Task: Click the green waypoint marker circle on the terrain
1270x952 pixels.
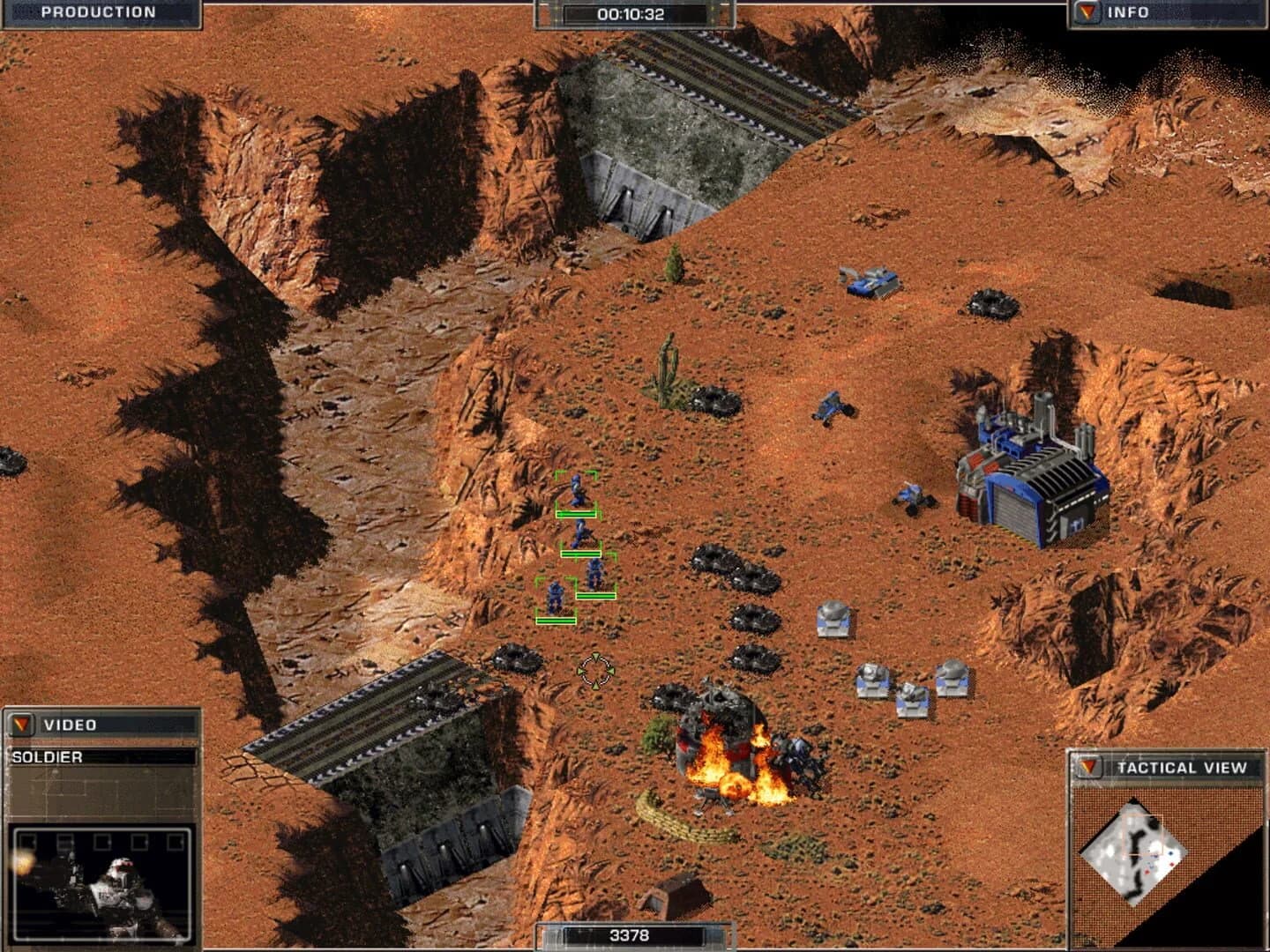Action: tap(598, 669)
